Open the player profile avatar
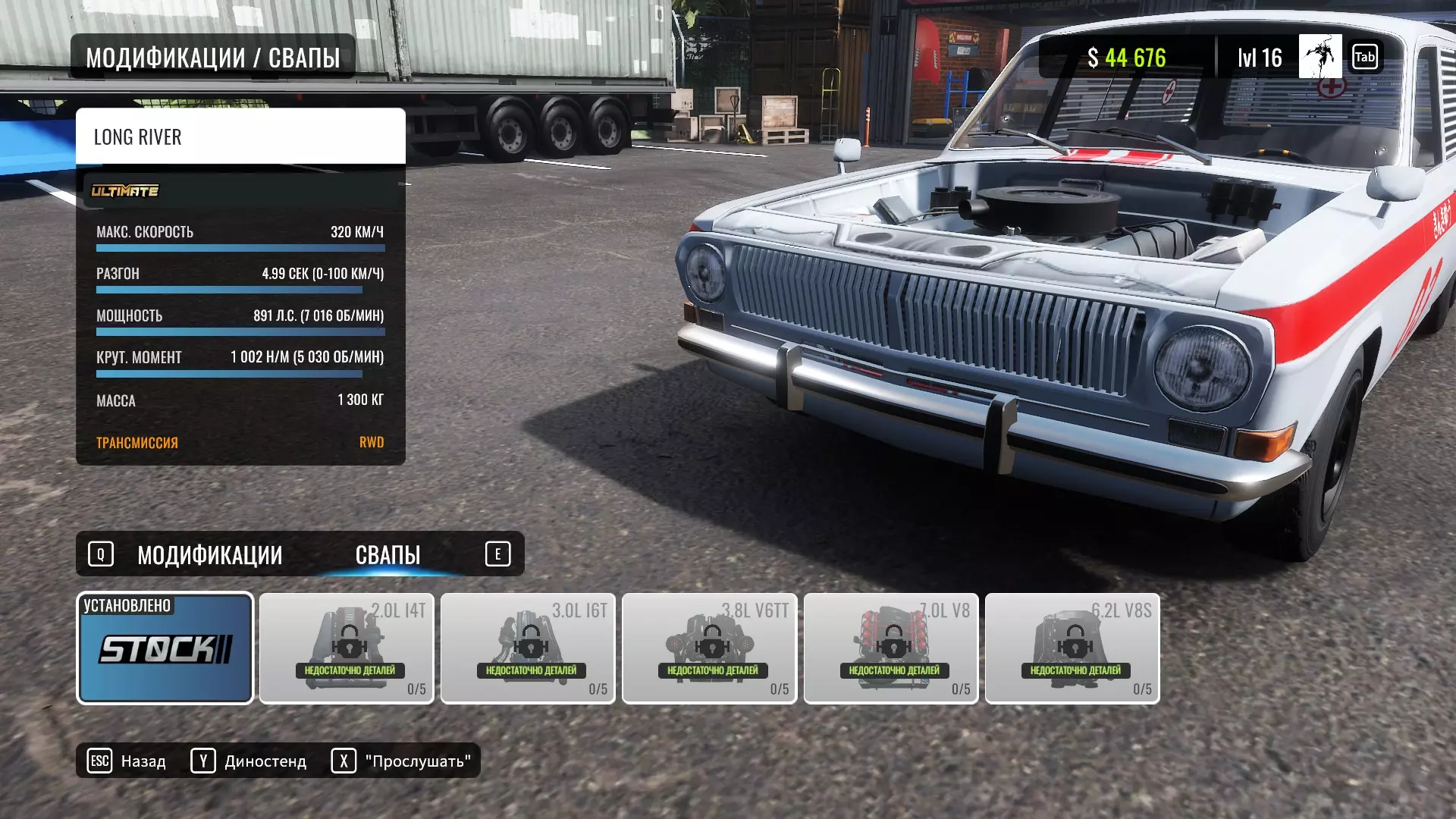The image size is (1456, 819). pyautogui.click(x=1319, y=57)
